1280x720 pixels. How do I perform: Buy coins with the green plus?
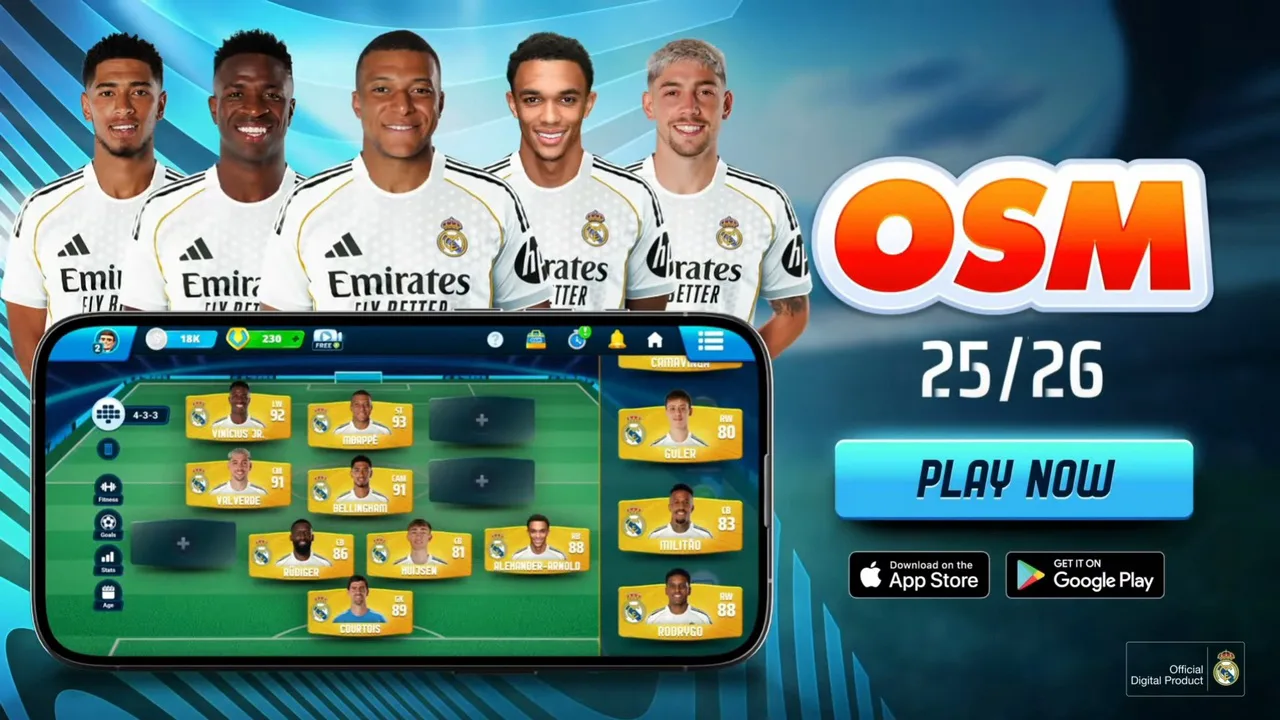tap(295, 339)
